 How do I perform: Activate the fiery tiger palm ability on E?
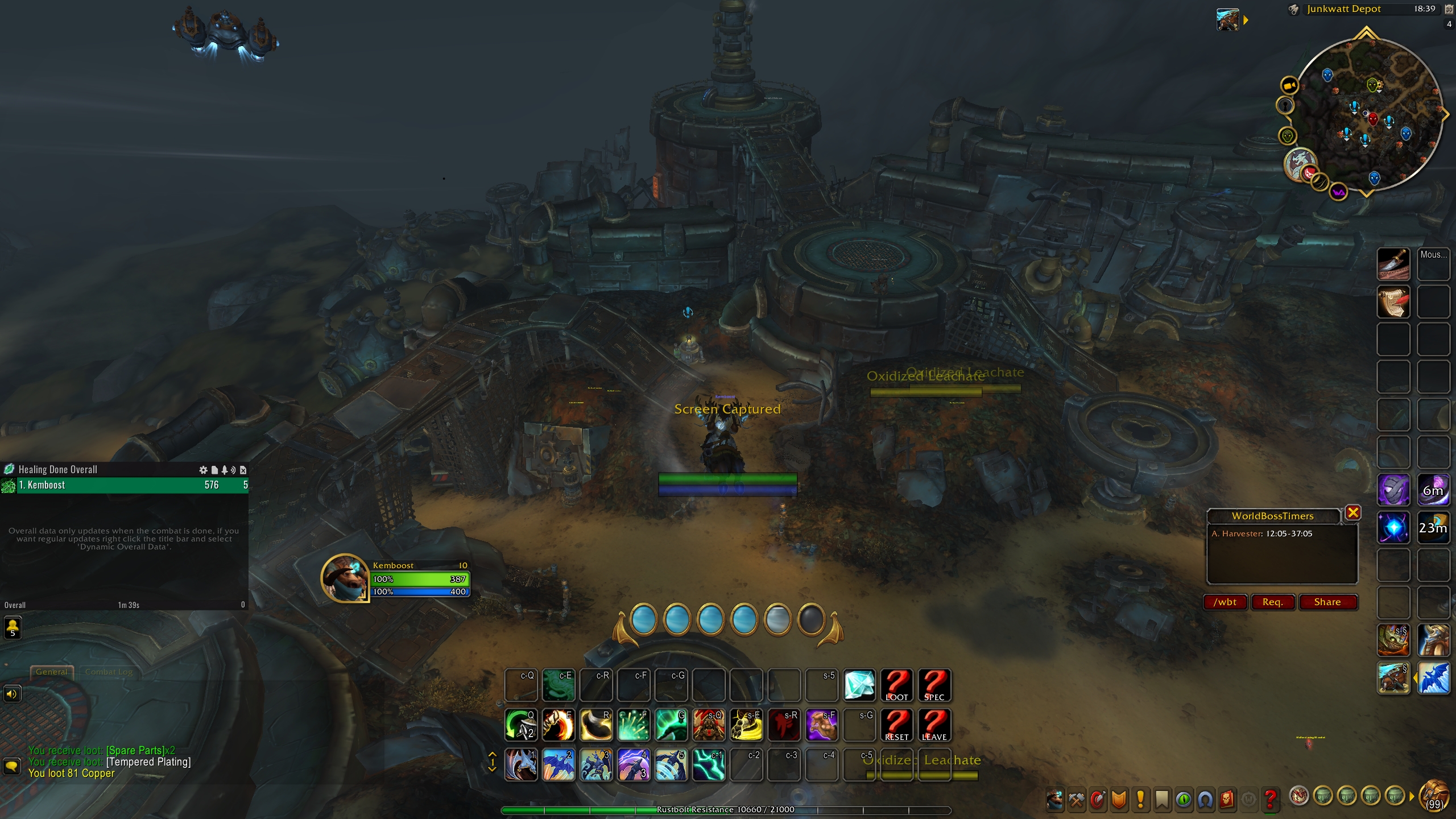coord(558,725)
